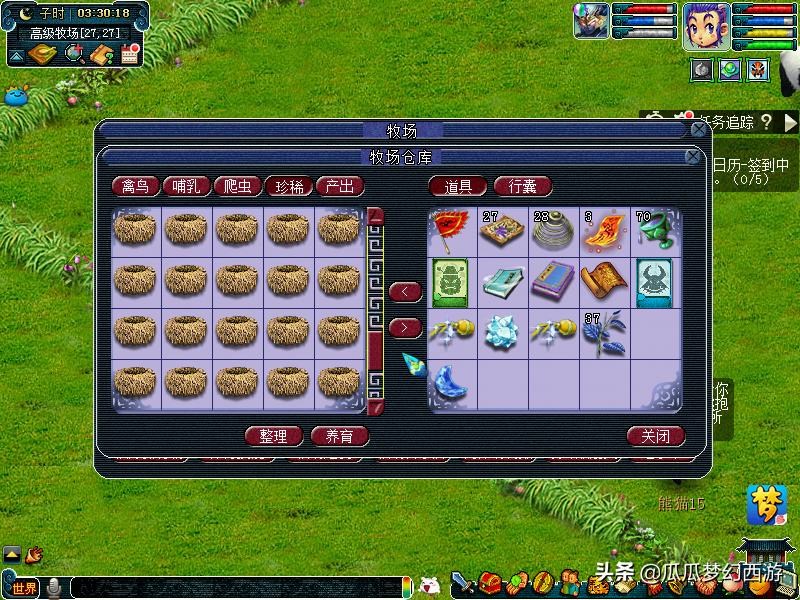Open the 道具 items tab
This screenshot has width=800, height=600.
458,187
